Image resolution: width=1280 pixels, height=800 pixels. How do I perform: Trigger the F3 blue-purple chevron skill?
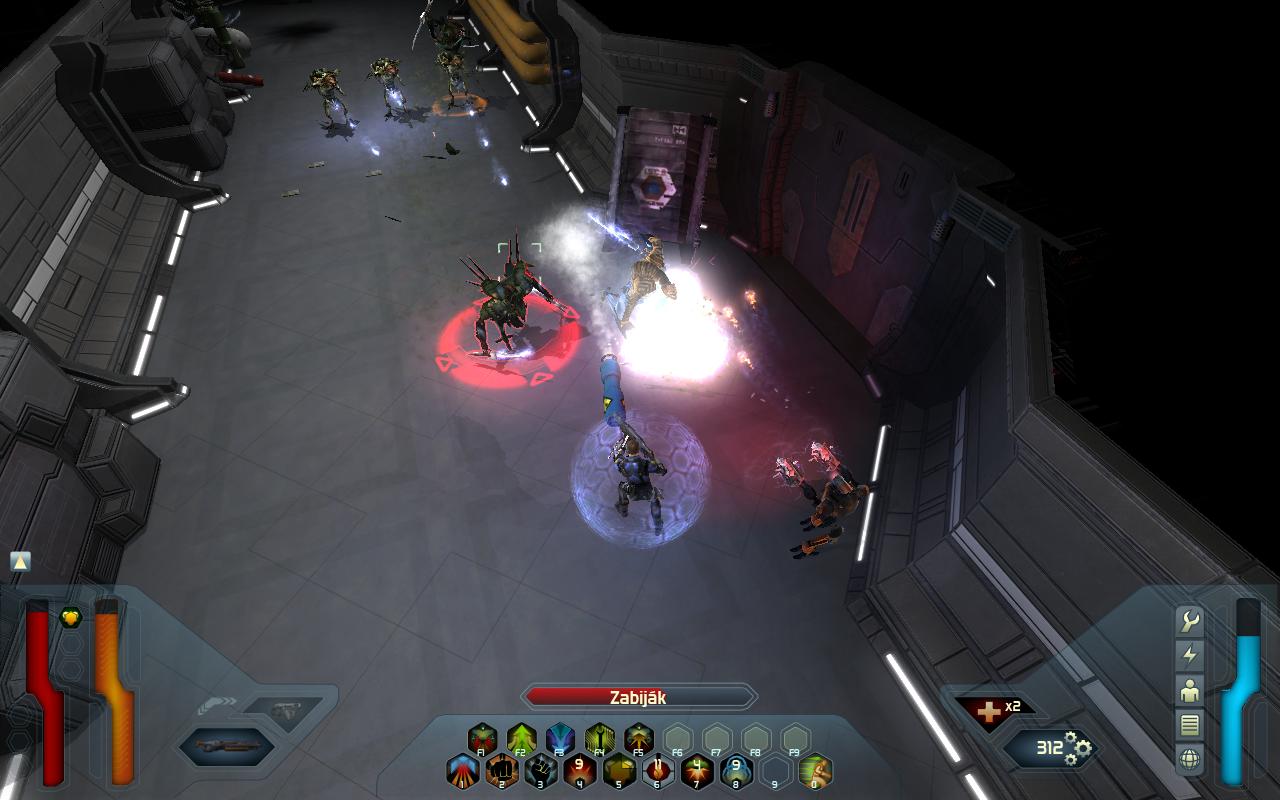[561, 739]
